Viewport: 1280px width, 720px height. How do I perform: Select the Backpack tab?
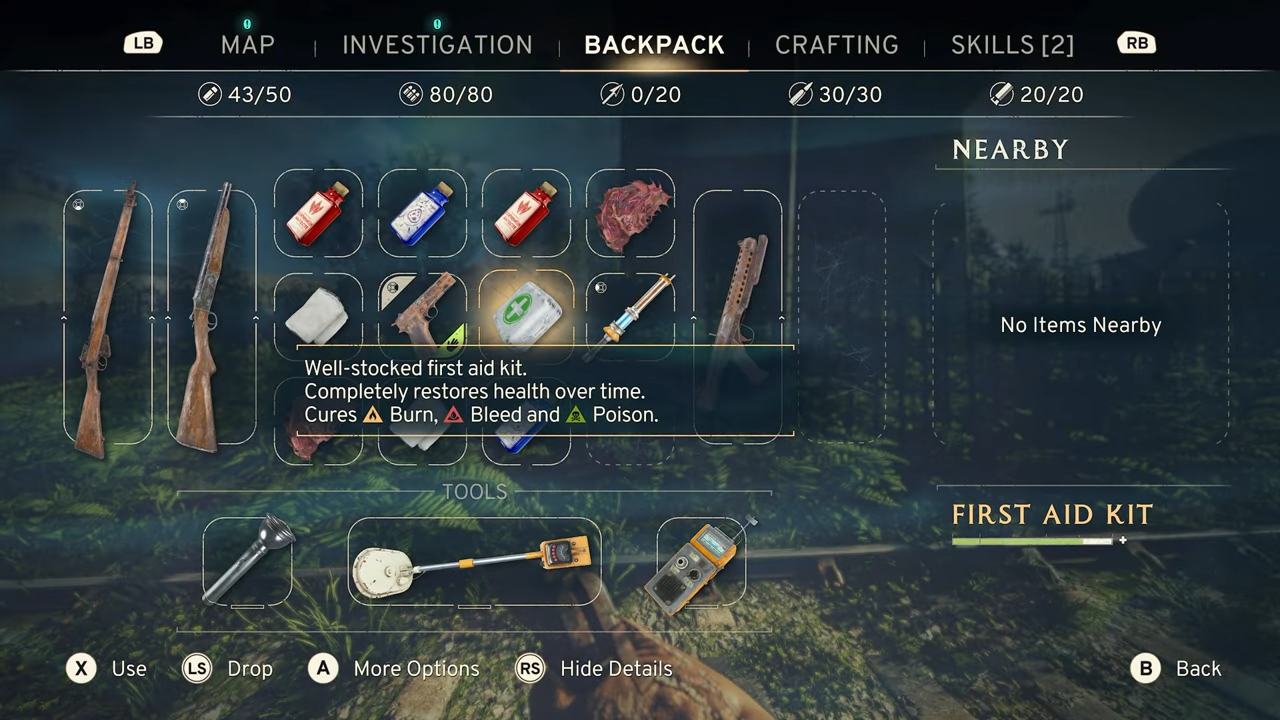[x=654, y=45]
